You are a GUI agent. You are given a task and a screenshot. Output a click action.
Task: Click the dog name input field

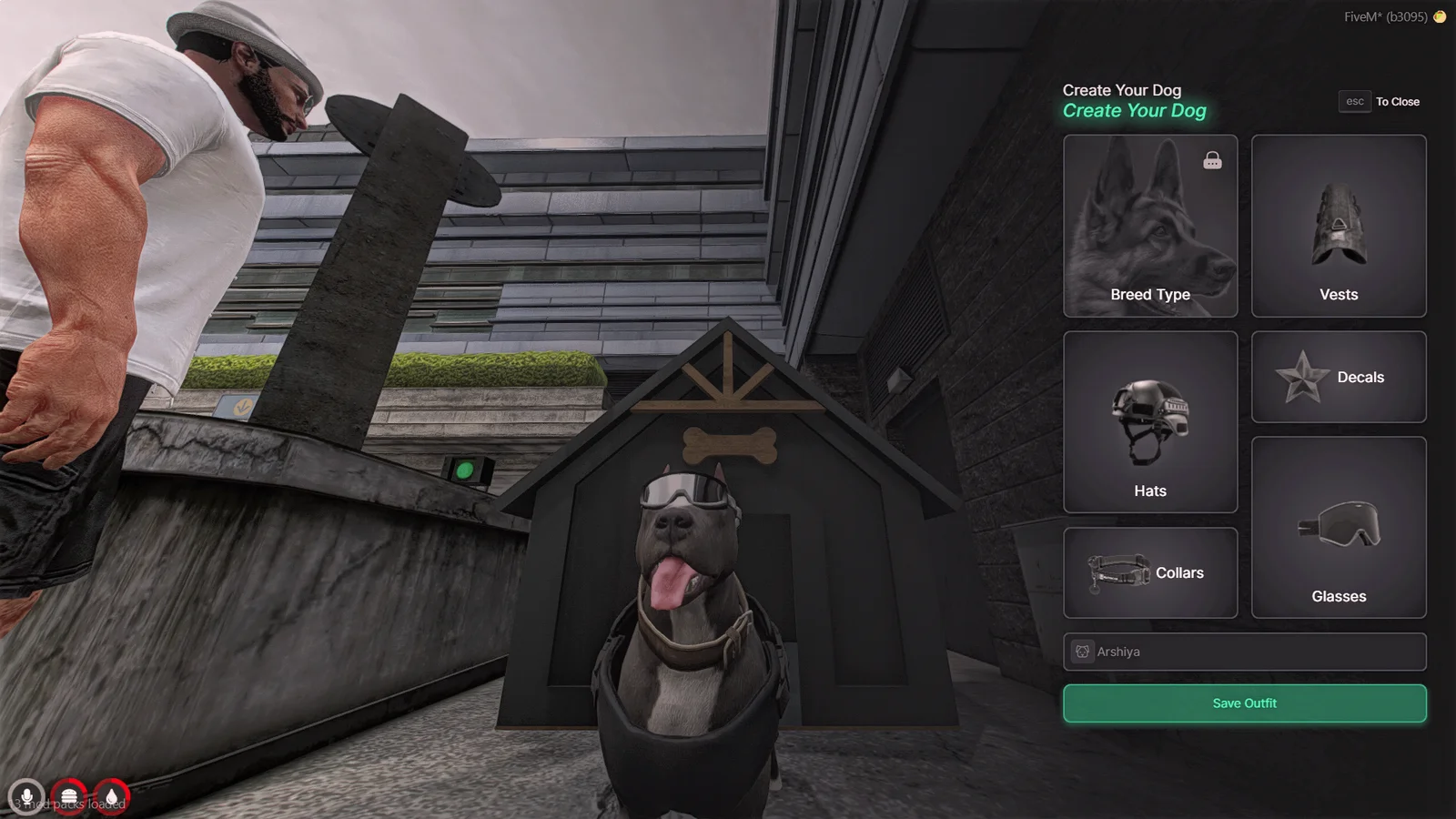point(1256,652)
